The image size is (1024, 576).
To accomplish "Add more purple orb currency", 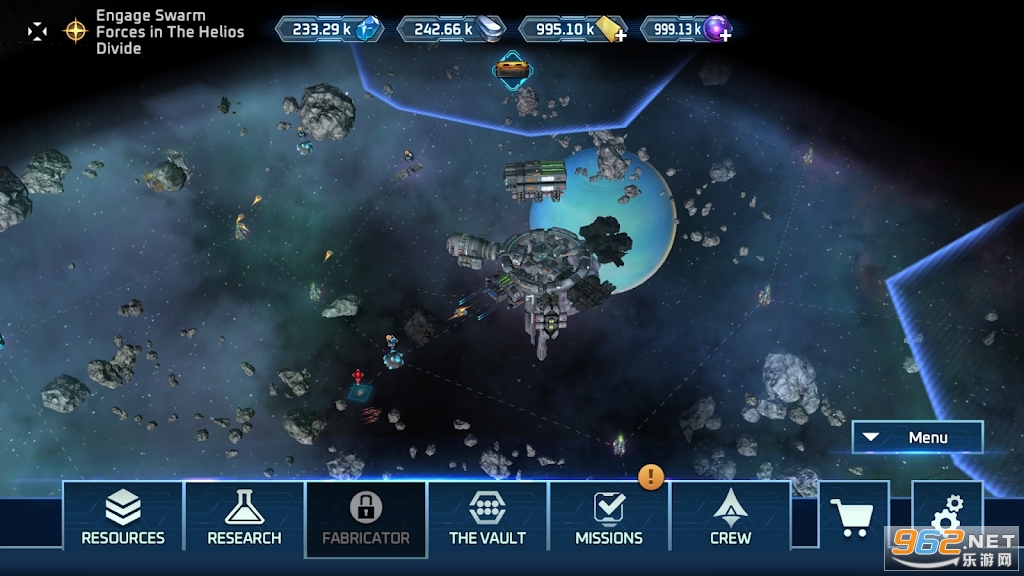I will [x=724, y=35].
